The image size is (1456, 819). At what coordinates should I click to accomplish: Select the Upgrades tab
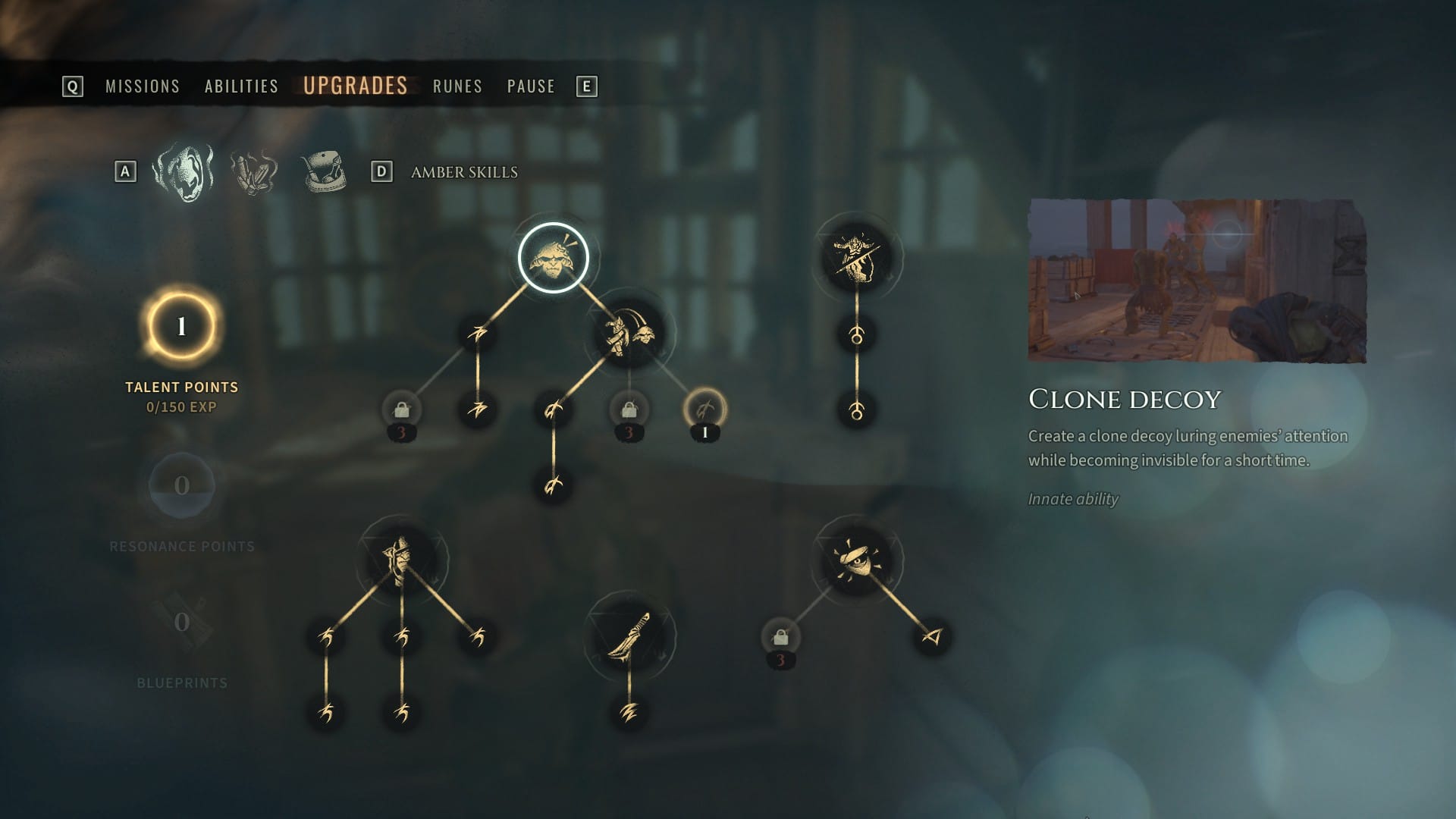point(355,86)
